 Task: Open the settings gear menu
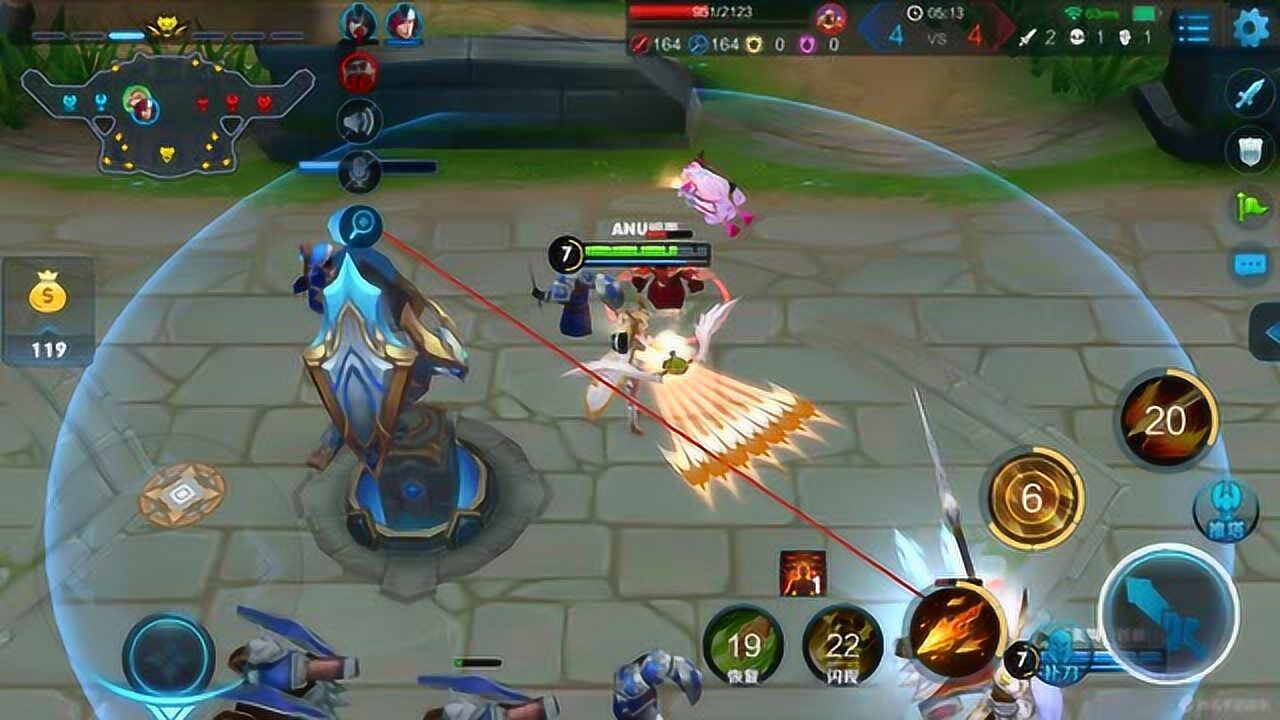point(1250,27)
